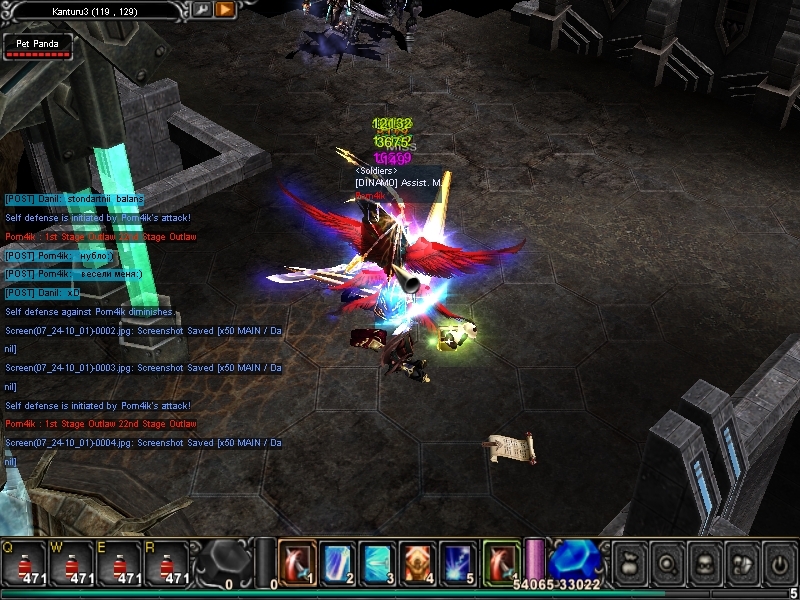The height and width of the screenshot is (600, 800).
Task: Activate skill slot 3 cyan thrust
Action: [377, 563]
